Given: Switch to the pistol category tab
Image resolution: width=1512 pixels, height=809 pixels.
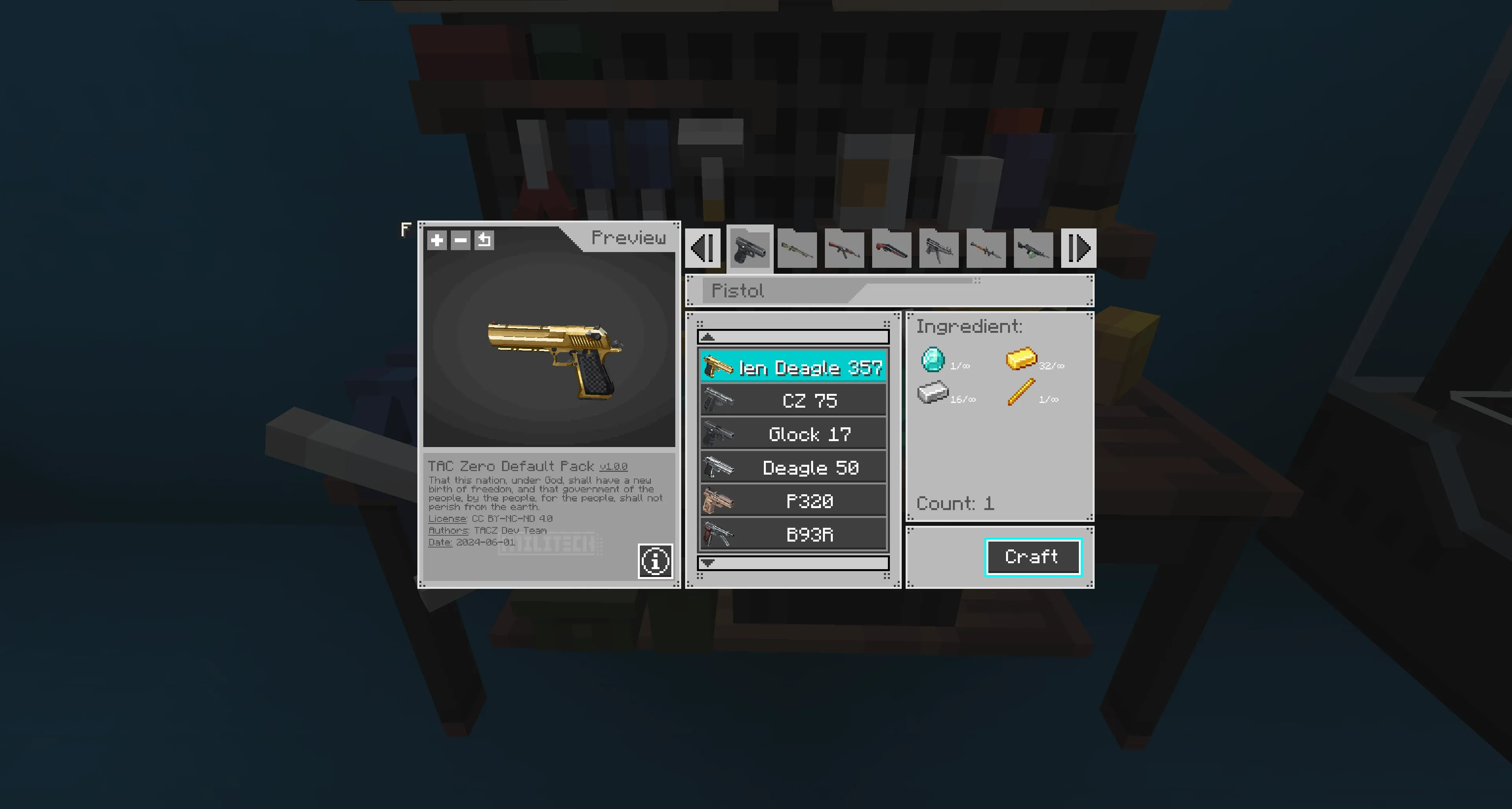Looking at the screenshot, I should coord(750,249).
